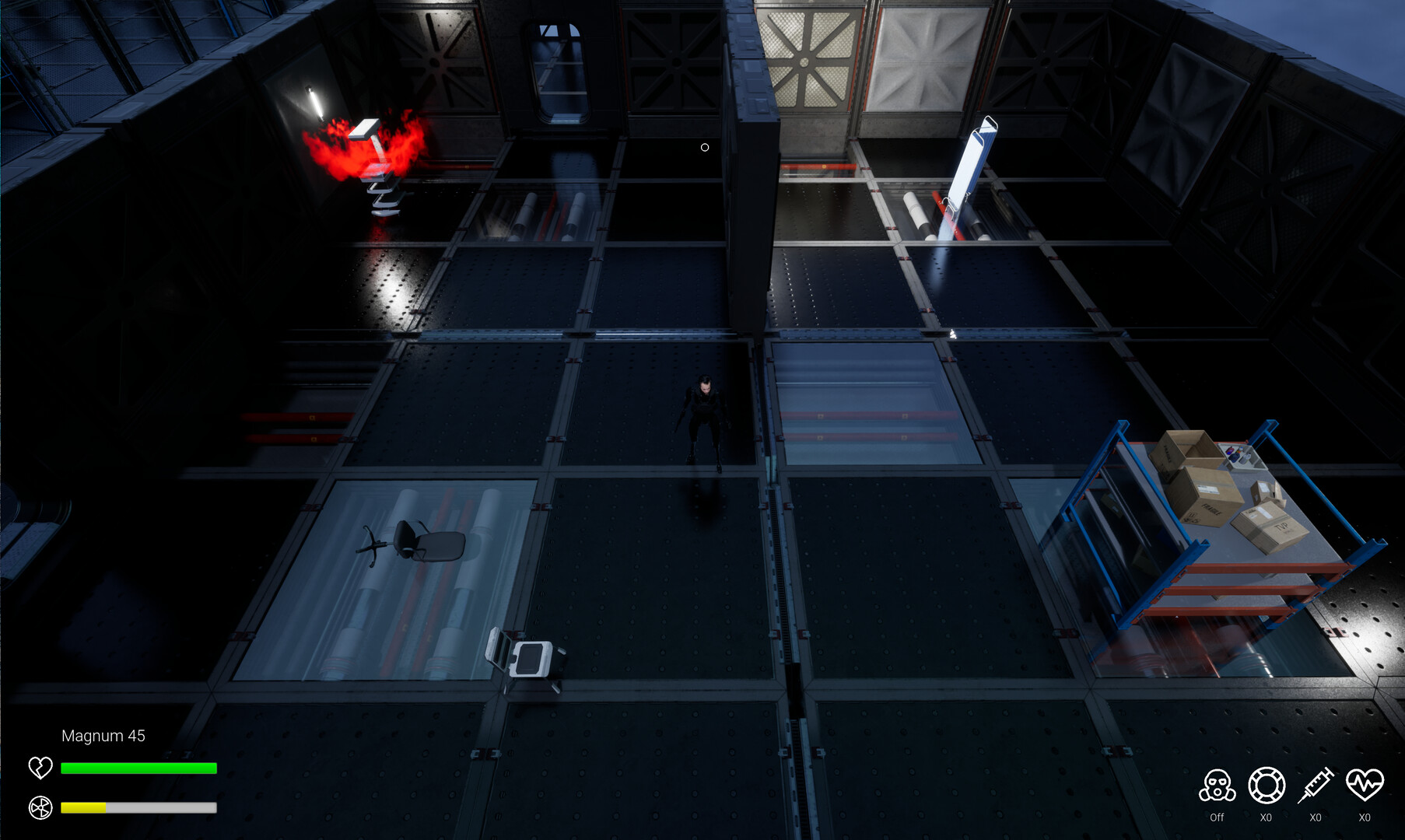Click the broken-heart health icon
1405x840 pixels.
coord(40,768)
